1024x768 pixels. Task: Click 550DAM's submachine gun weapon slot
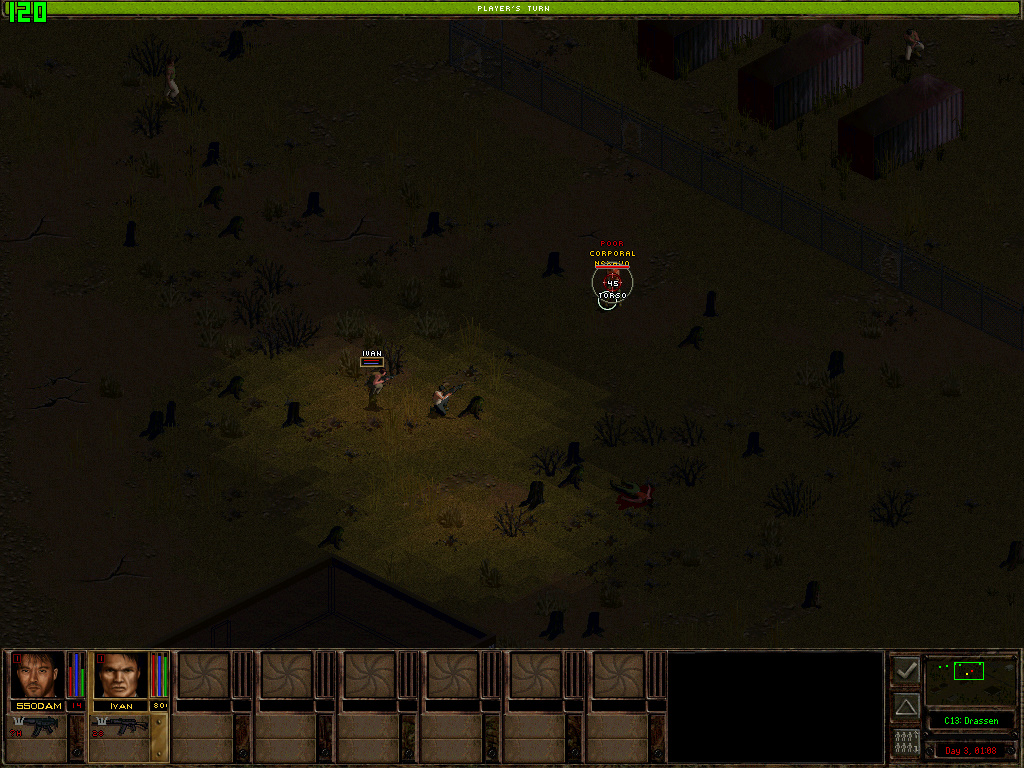pos(39,727)
